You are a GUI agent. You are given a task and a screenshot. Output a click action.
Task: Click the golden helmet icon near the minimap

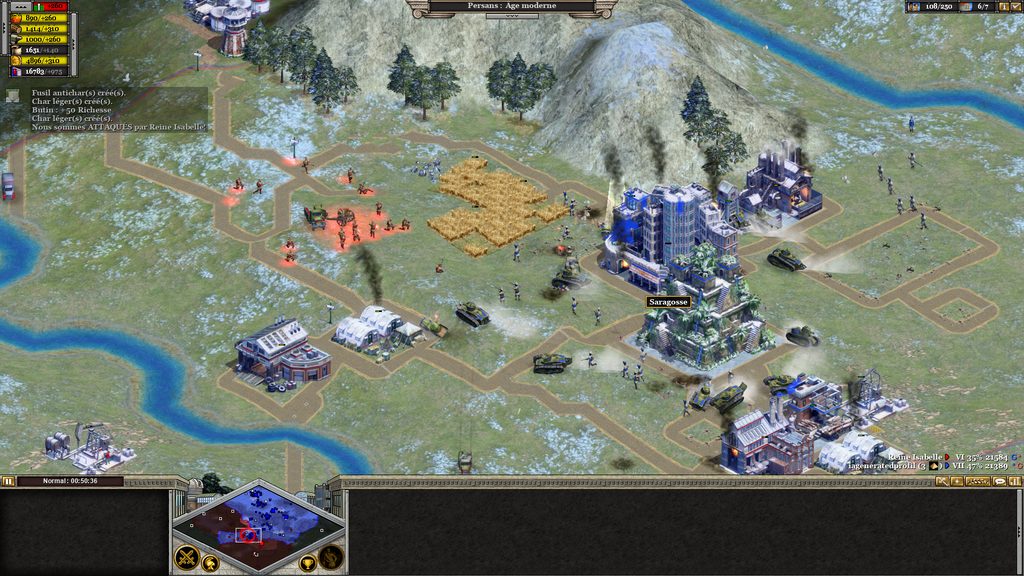pyautogui.click(x=211, y=564)
